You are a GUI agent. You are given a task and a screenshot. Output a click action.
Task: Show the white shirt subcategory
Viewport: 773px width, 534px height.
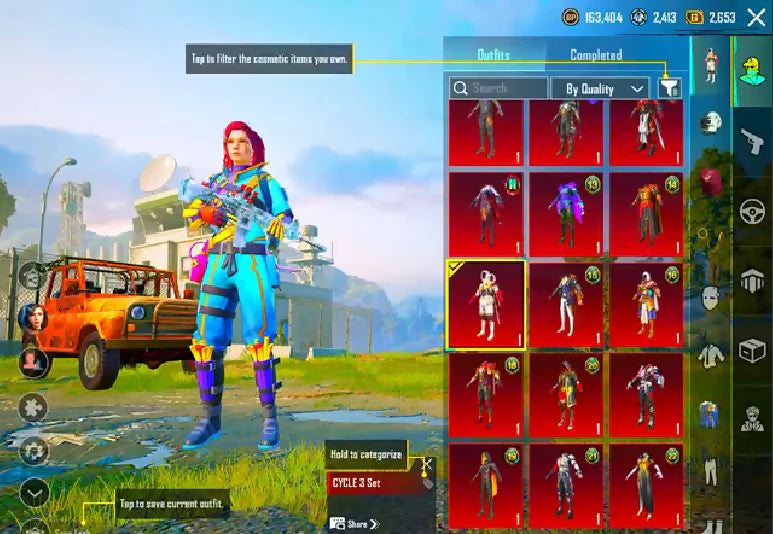[x=709, y=354]
